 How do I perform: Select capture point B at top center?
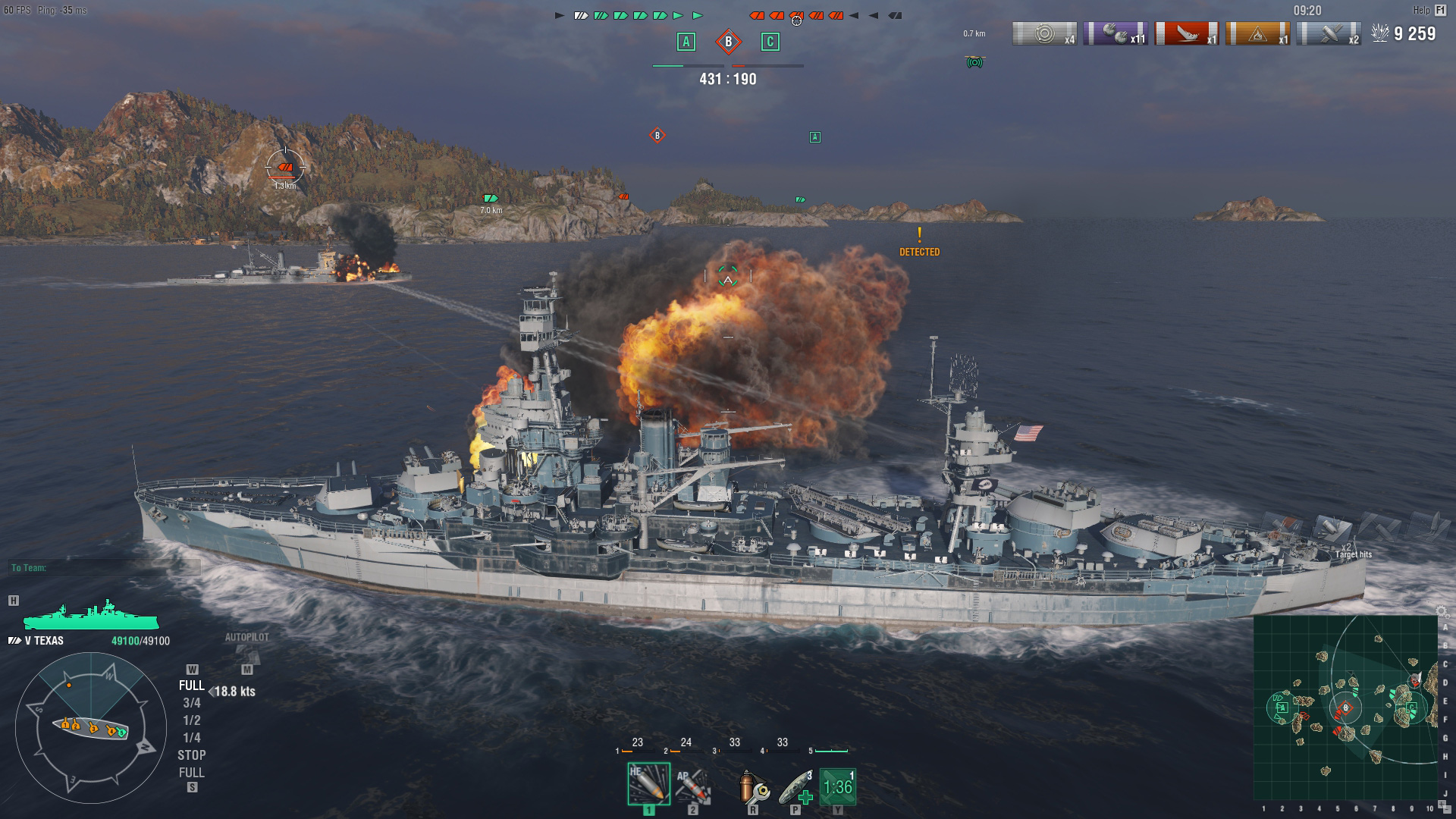click(x=729, y=43)
